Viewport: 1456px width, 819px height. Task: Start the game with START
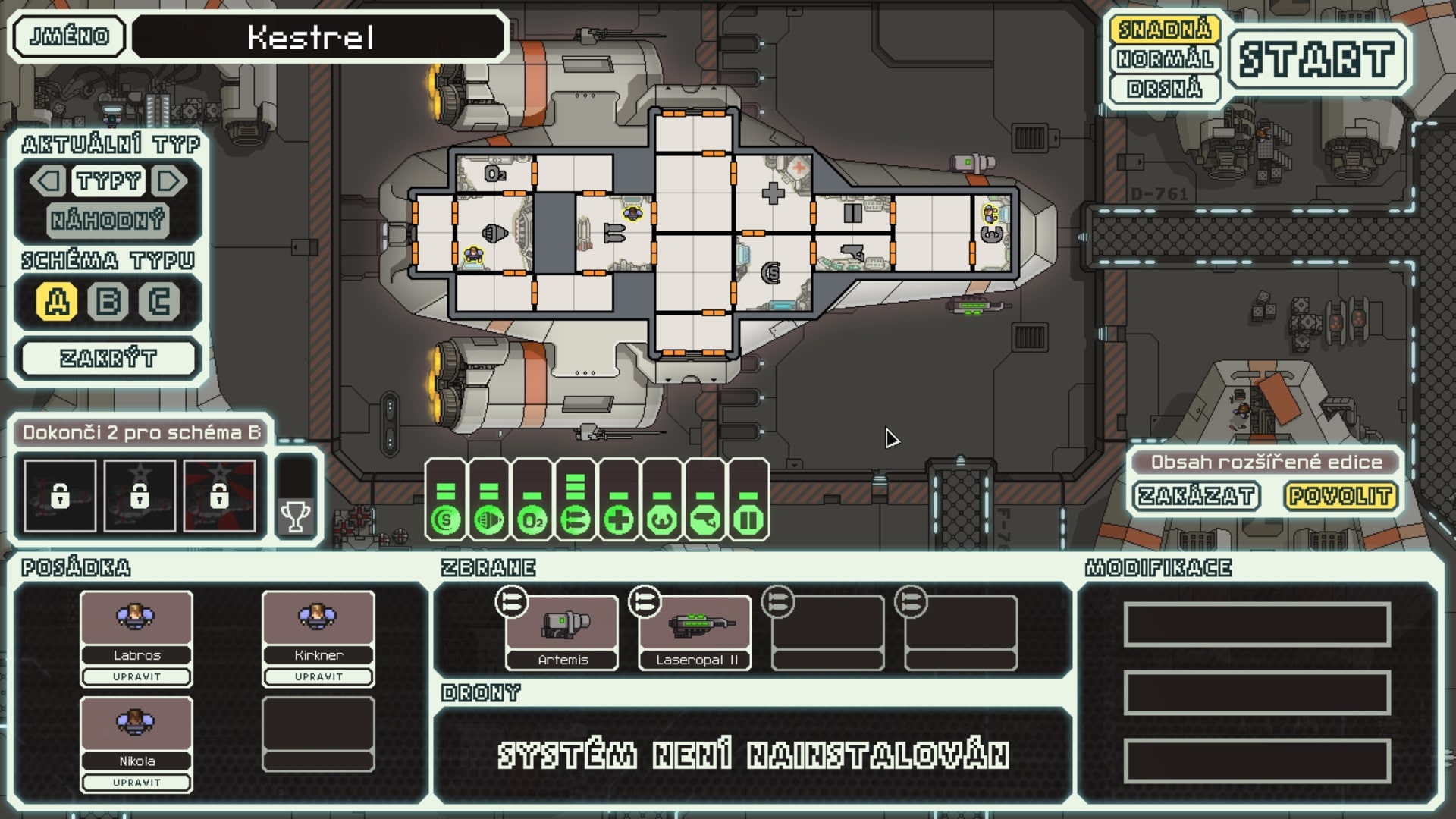(1317, 57)
